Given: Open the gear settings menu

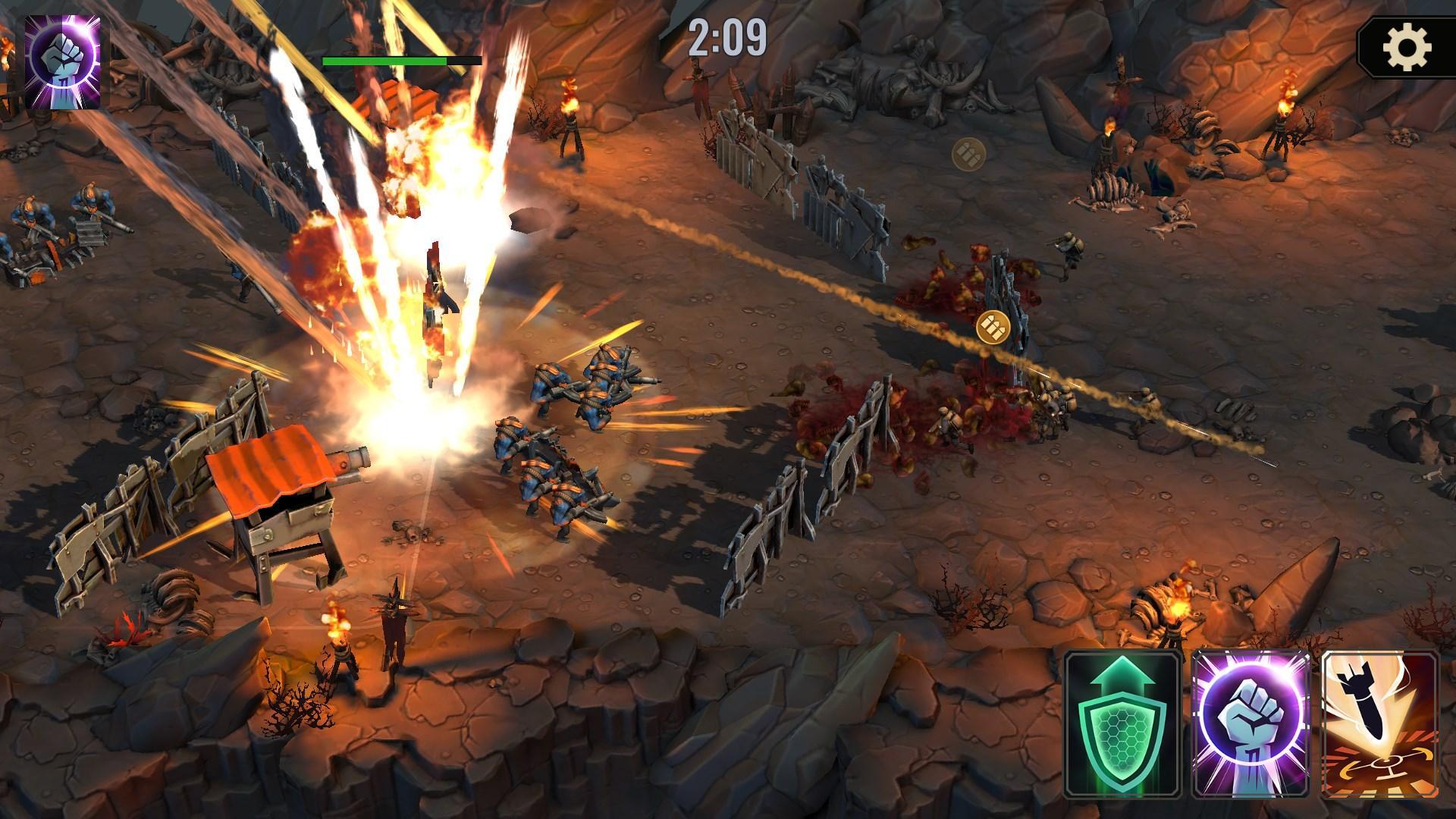Looking at the screenshot, I should click(x=1406, y=48).
